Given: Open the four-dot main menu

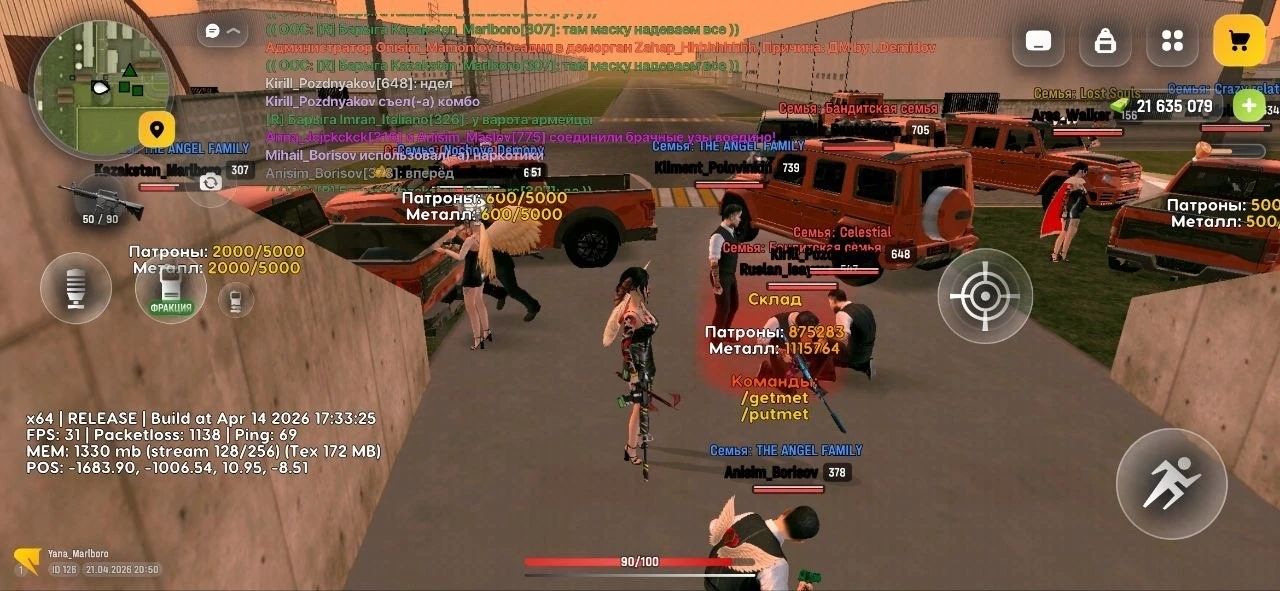Looking at the screenshot, I should click(x=1172, y=41).
